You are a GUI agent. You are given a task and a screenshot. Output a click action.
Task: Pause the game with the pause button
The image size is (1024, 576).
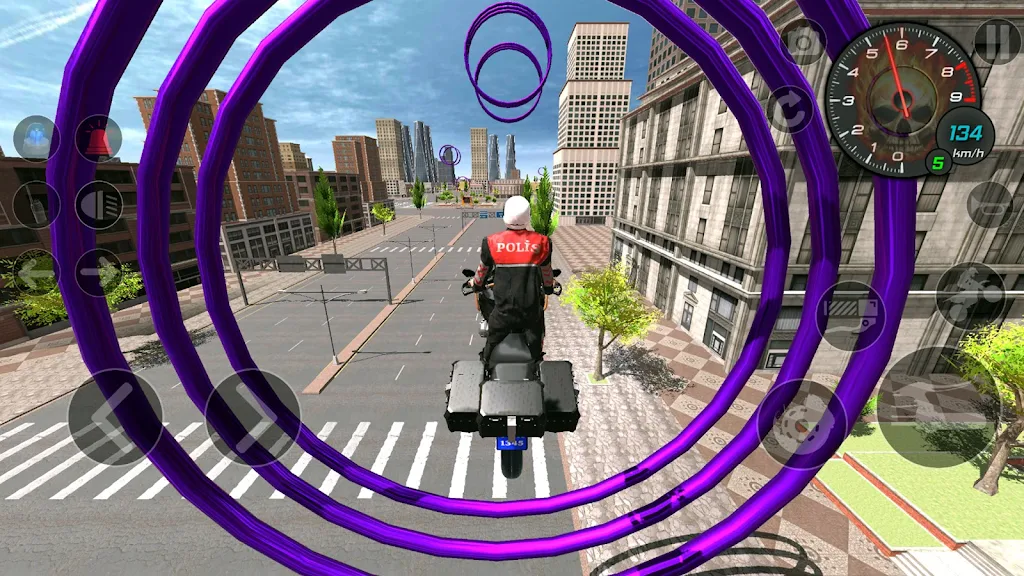point(996,42)
